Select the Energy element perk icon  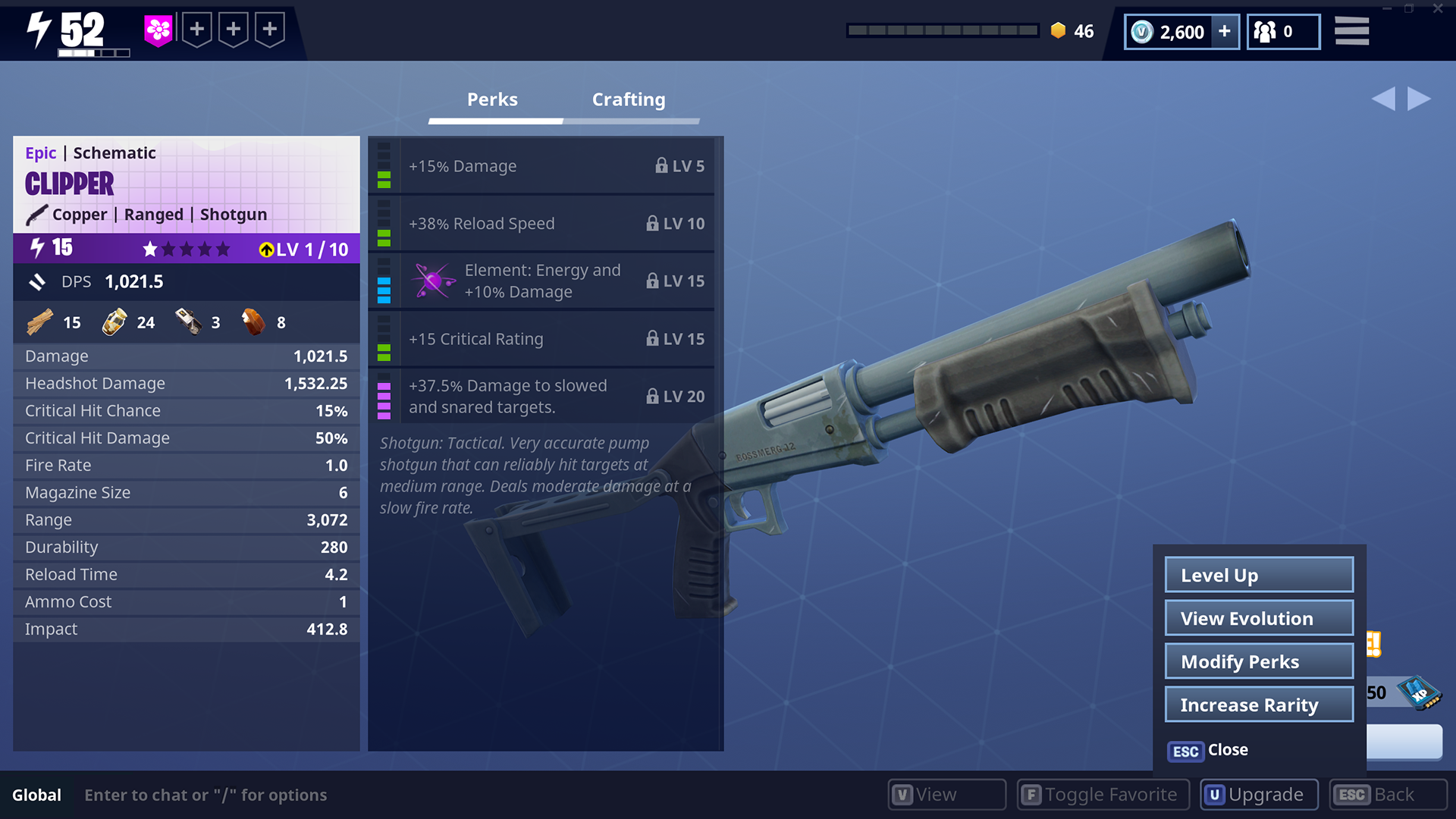(433, 281)
